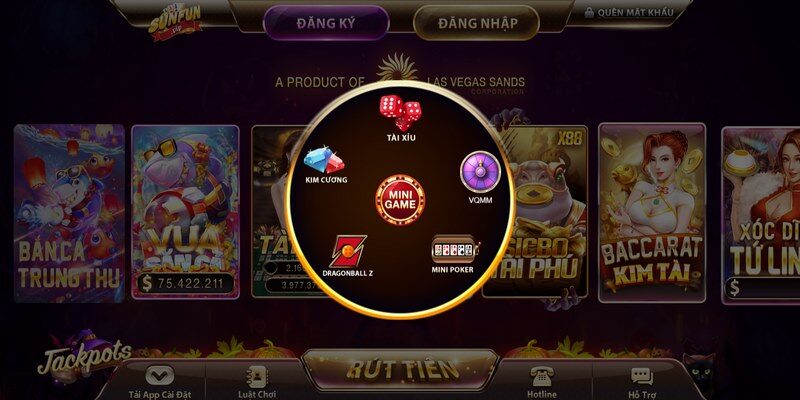Open the Đăng Ký registration button
This screenshot has height=400, width=800.
point(326,22)
